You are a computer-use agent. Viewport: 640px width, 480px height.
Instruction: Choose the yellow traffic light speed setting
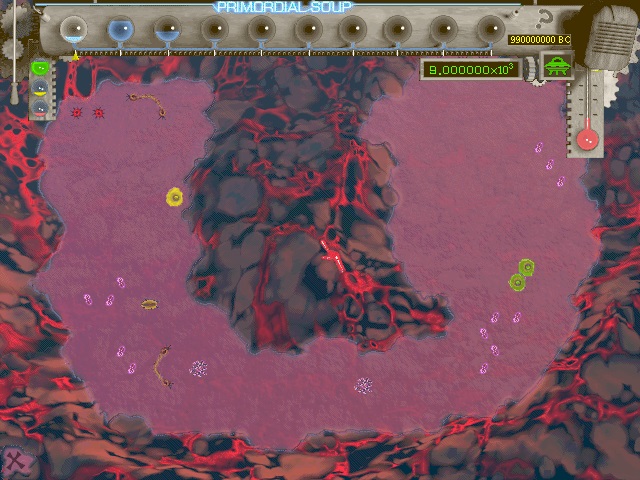point(40,88)
